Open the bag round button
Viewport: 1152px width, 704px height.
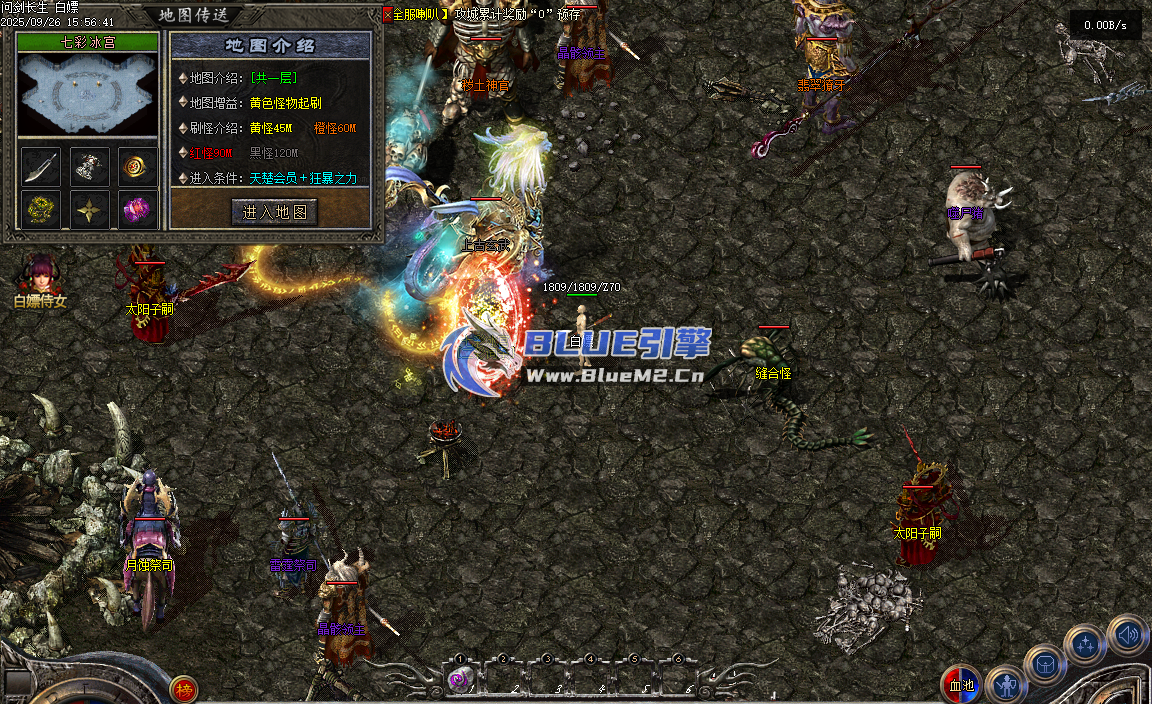(x=1046, y=664)
